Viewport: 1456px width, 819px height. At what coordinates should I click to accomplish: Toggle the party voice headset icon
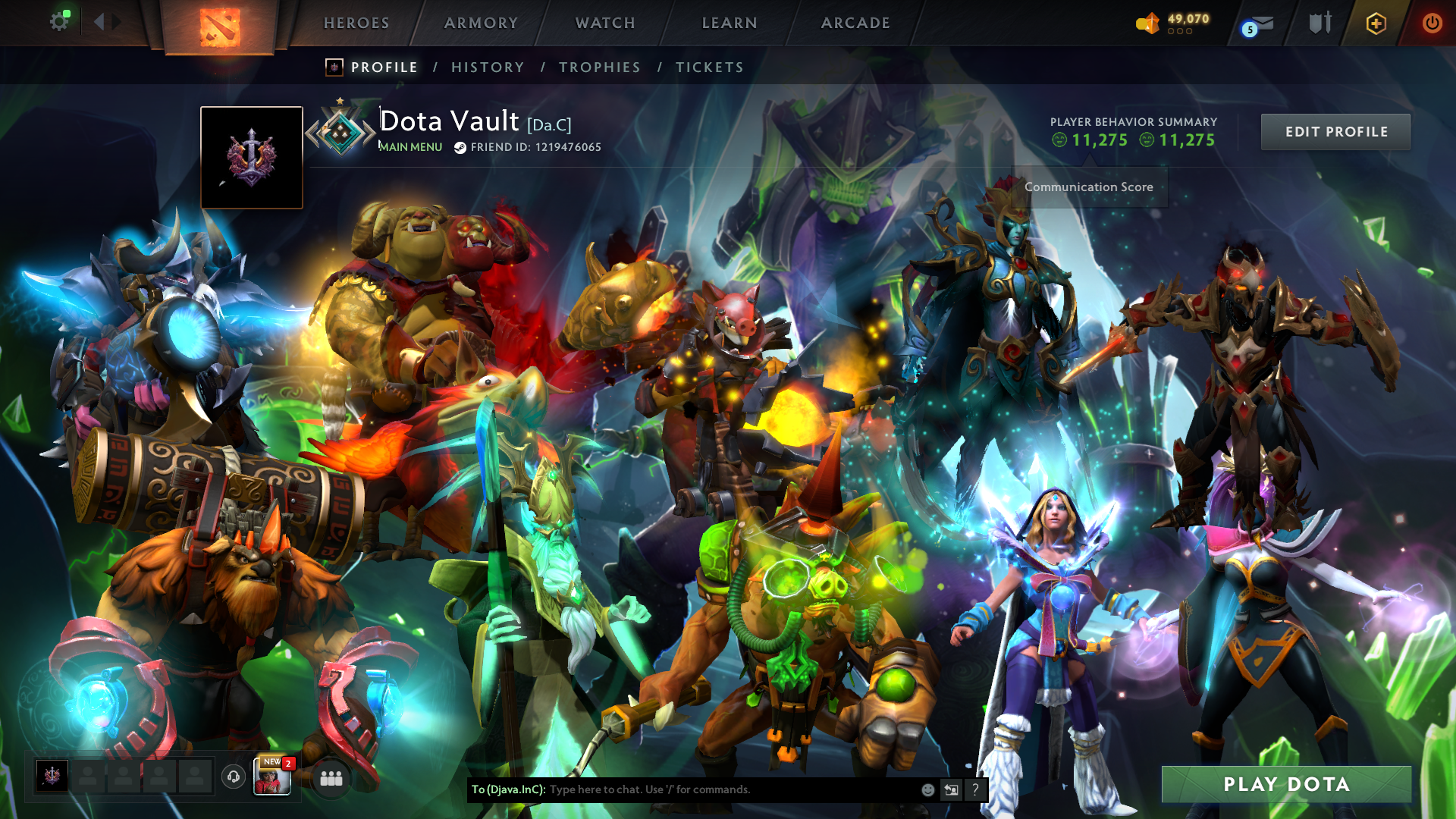click(x=234, y=777)
